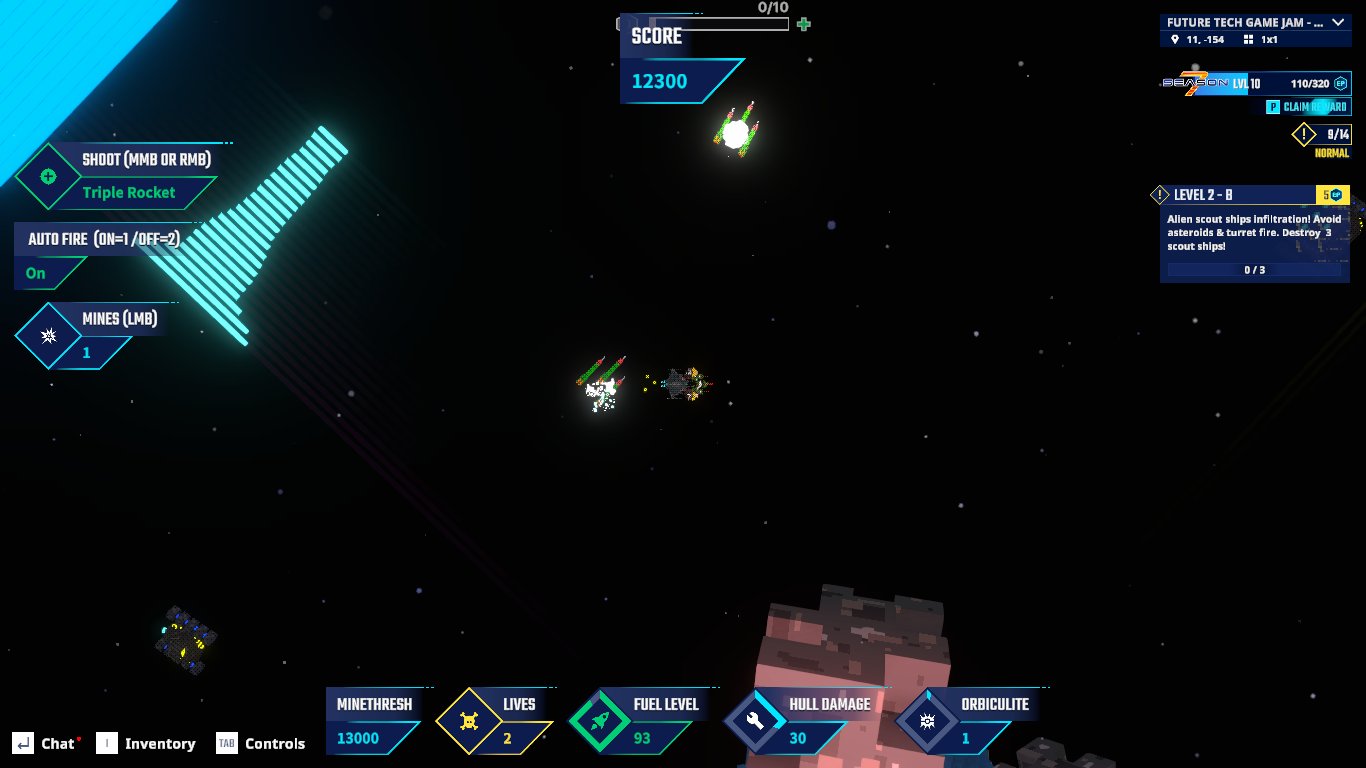The width and height of the screenshot is (1366, 768).
Task: Claim the season reward
Action: (x=1307, y=107)
